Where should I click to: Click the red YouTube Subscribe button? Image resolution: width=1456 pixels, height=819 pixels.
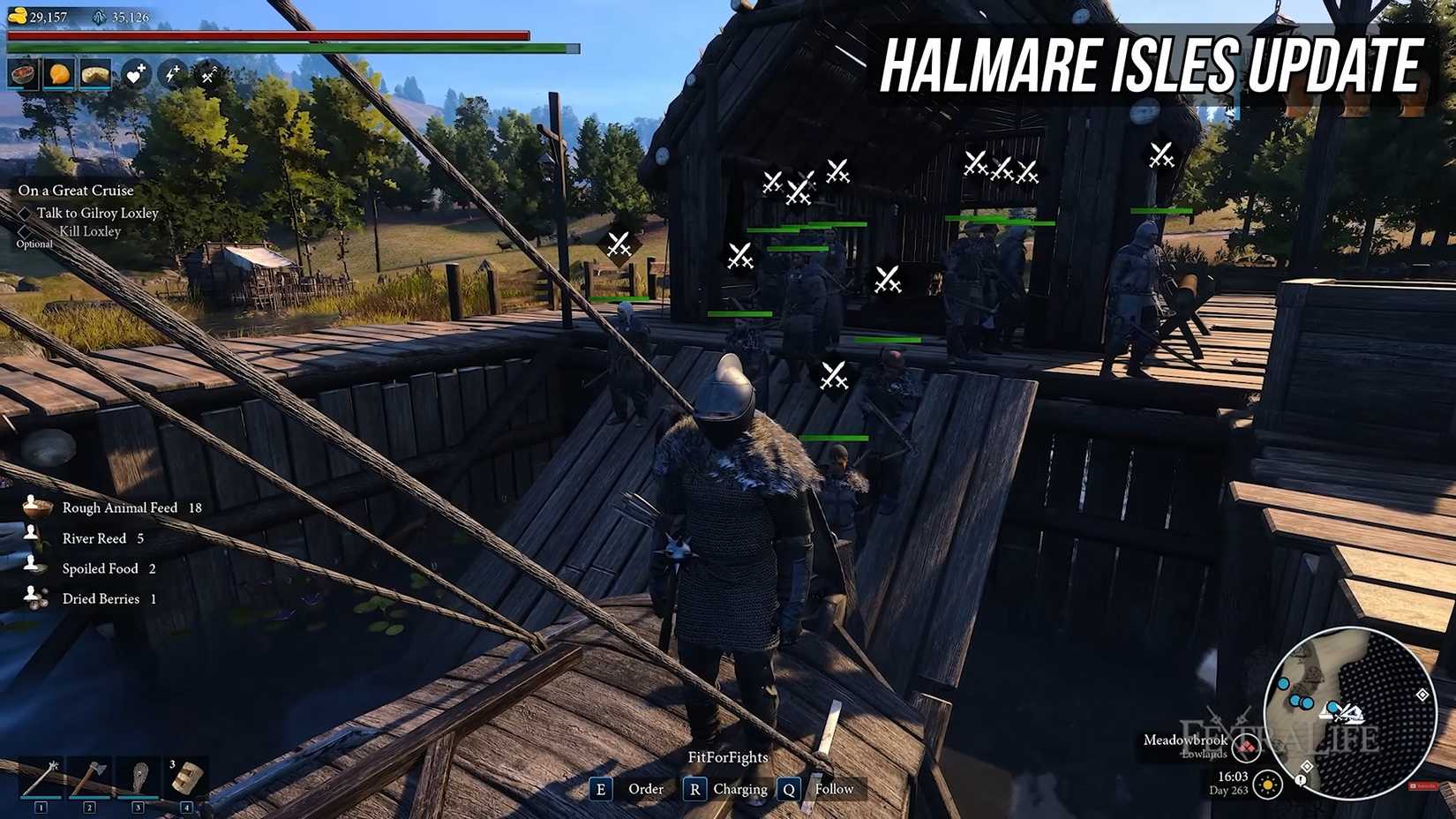tap(1422, 785)
